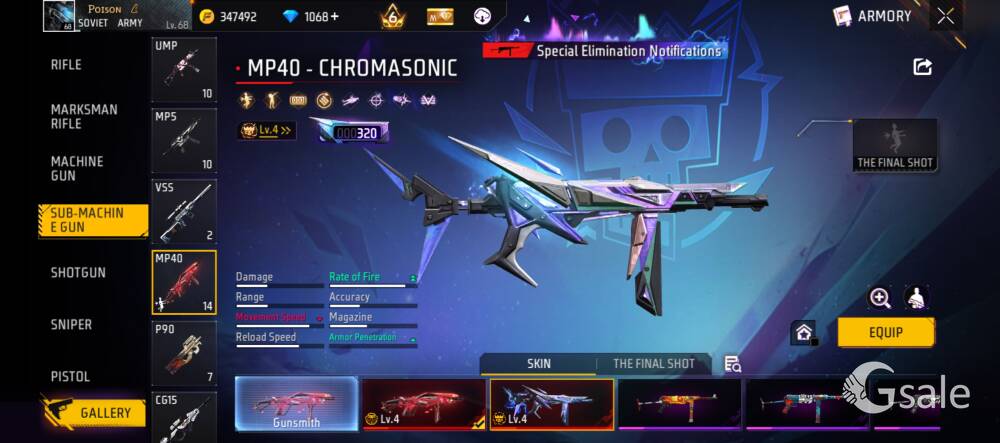Pick the MP5 weapon thumbnail
Screen dimensions: 1000x443
pyautogui.click(x=184, y=140)
